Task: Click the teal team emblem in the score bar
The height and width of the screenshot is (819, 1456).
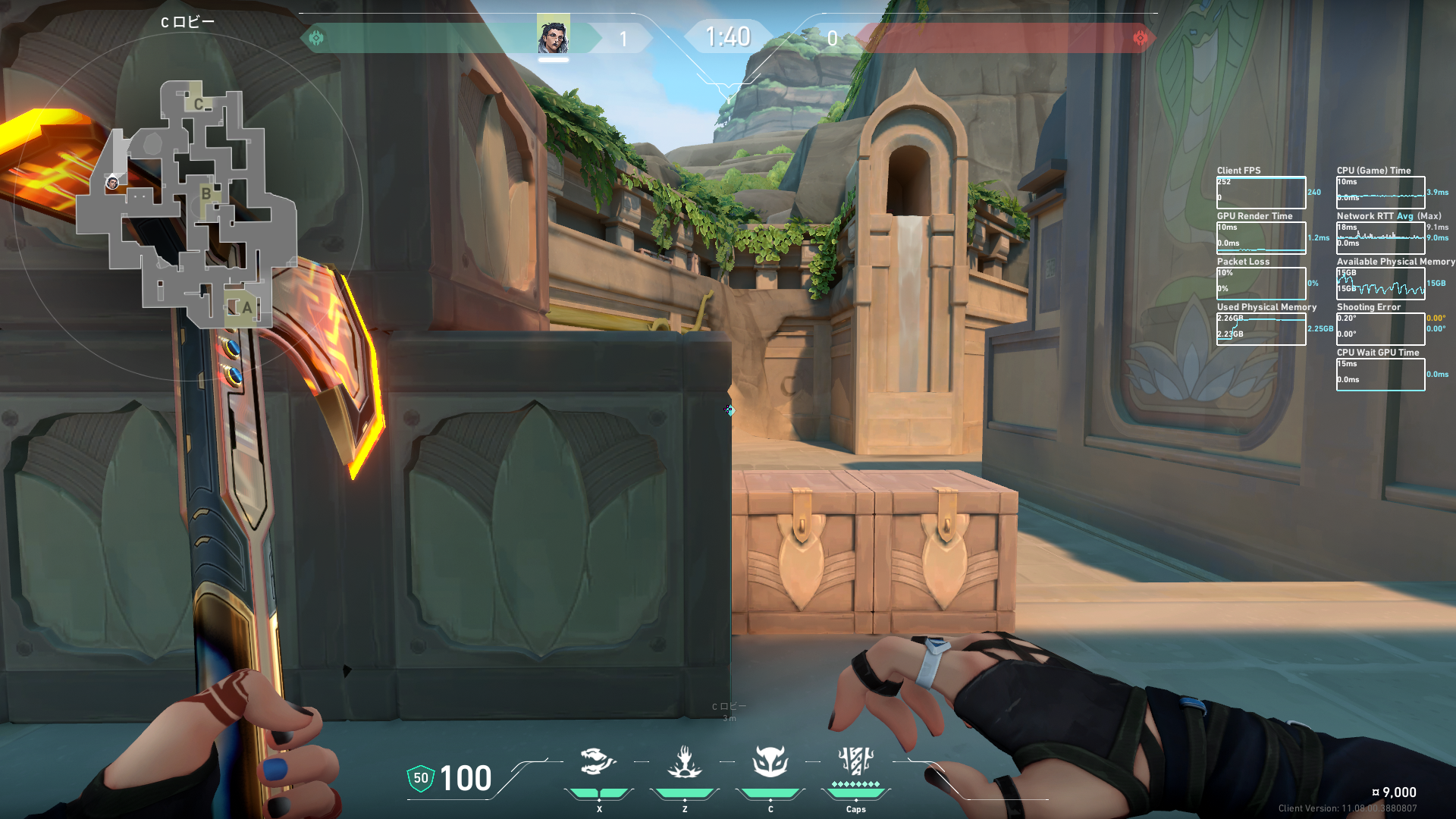Action: pyautogui.click(x=316, y=37)
